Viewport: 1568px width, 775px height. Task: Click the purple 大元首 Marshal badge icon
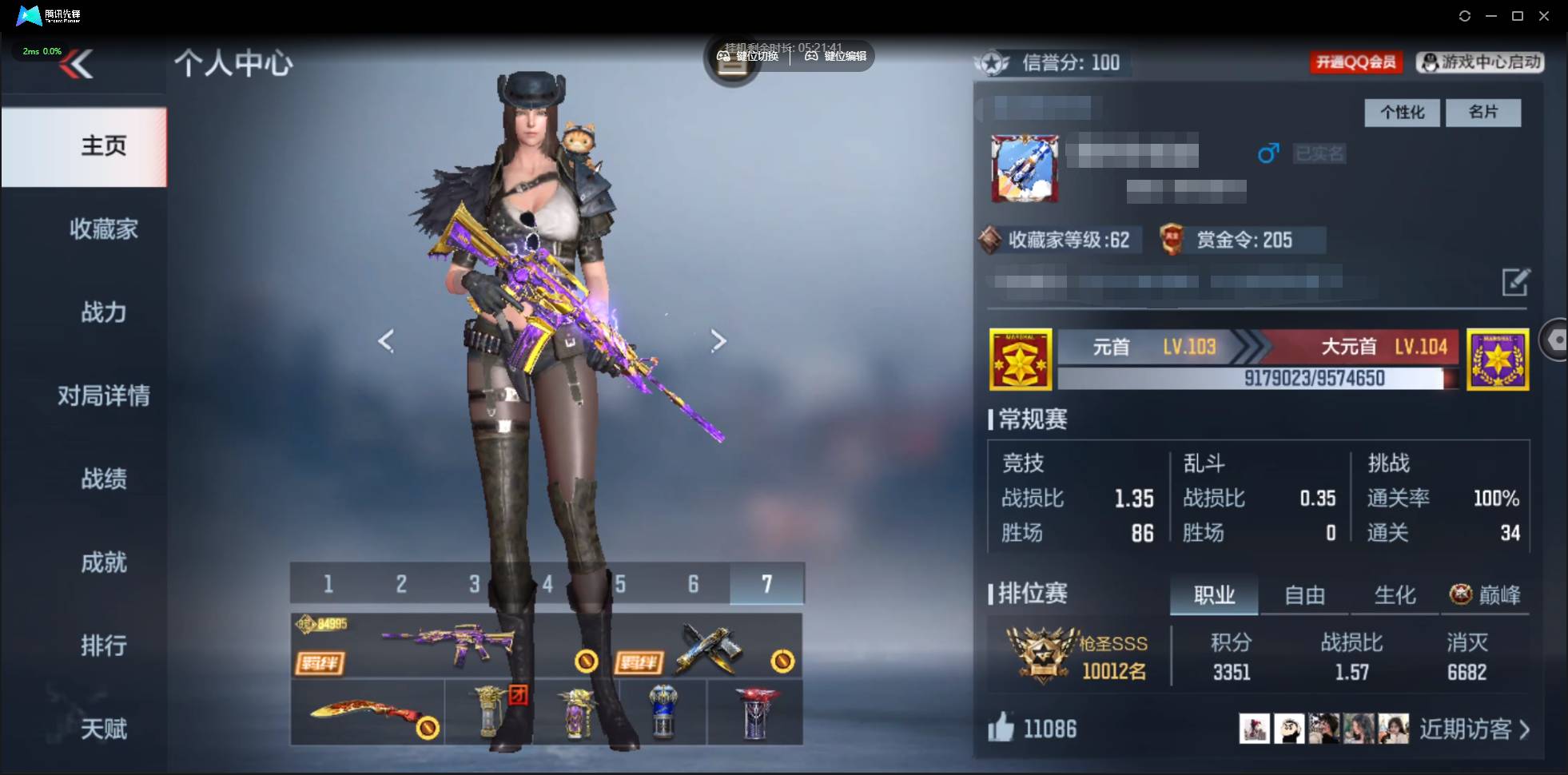[1498, 359]
